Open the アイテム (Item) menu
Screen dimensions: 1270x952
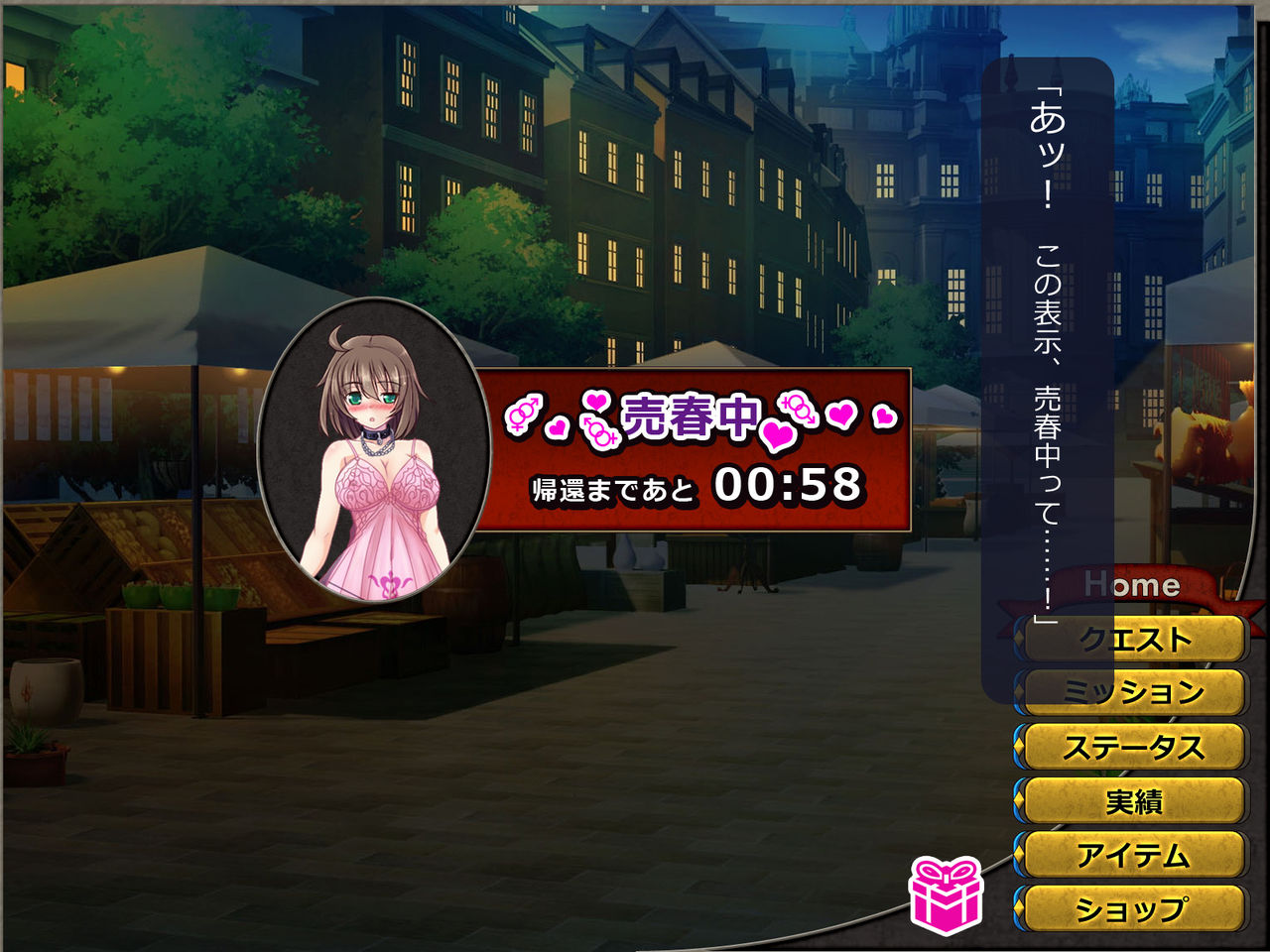click(1134, 854)
